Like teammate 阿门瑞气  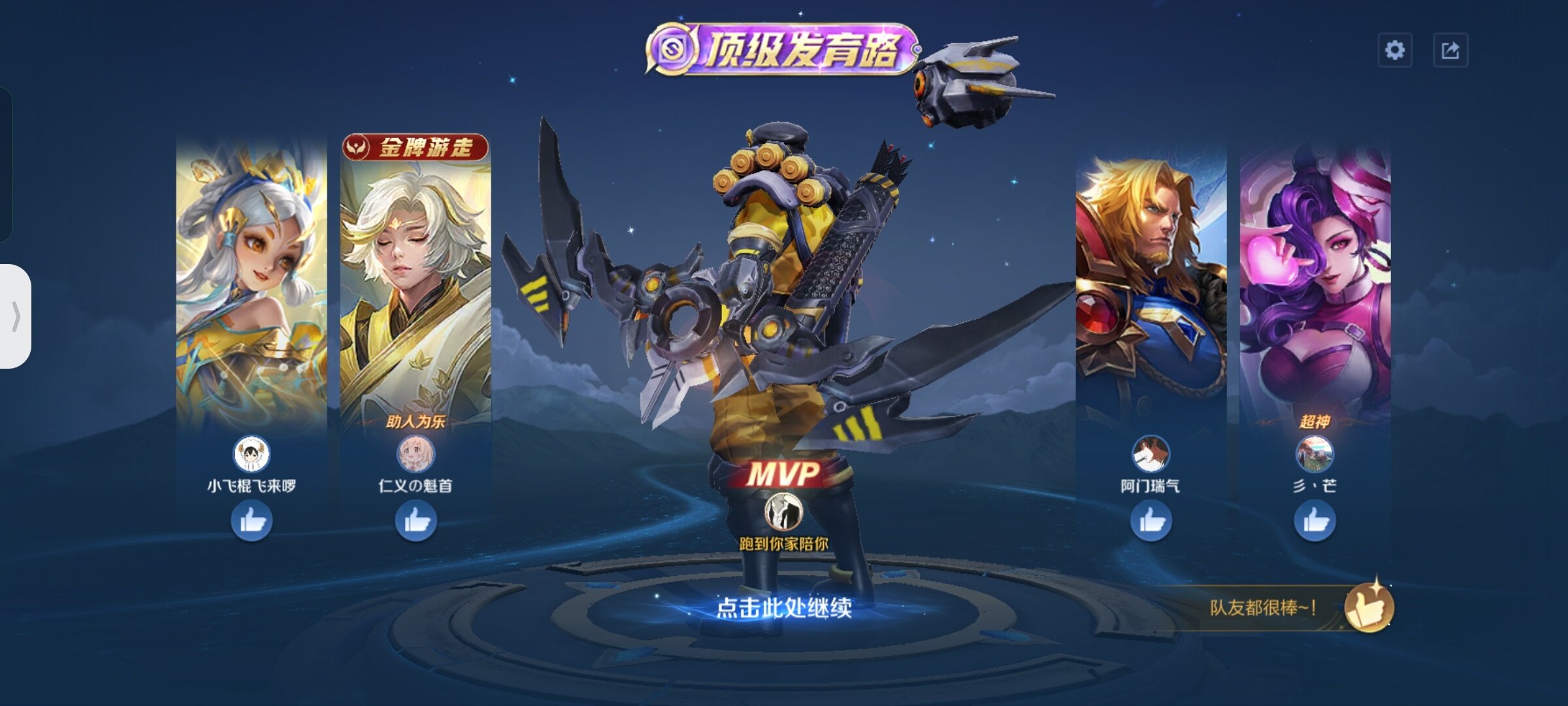(x=1151, y=521)
